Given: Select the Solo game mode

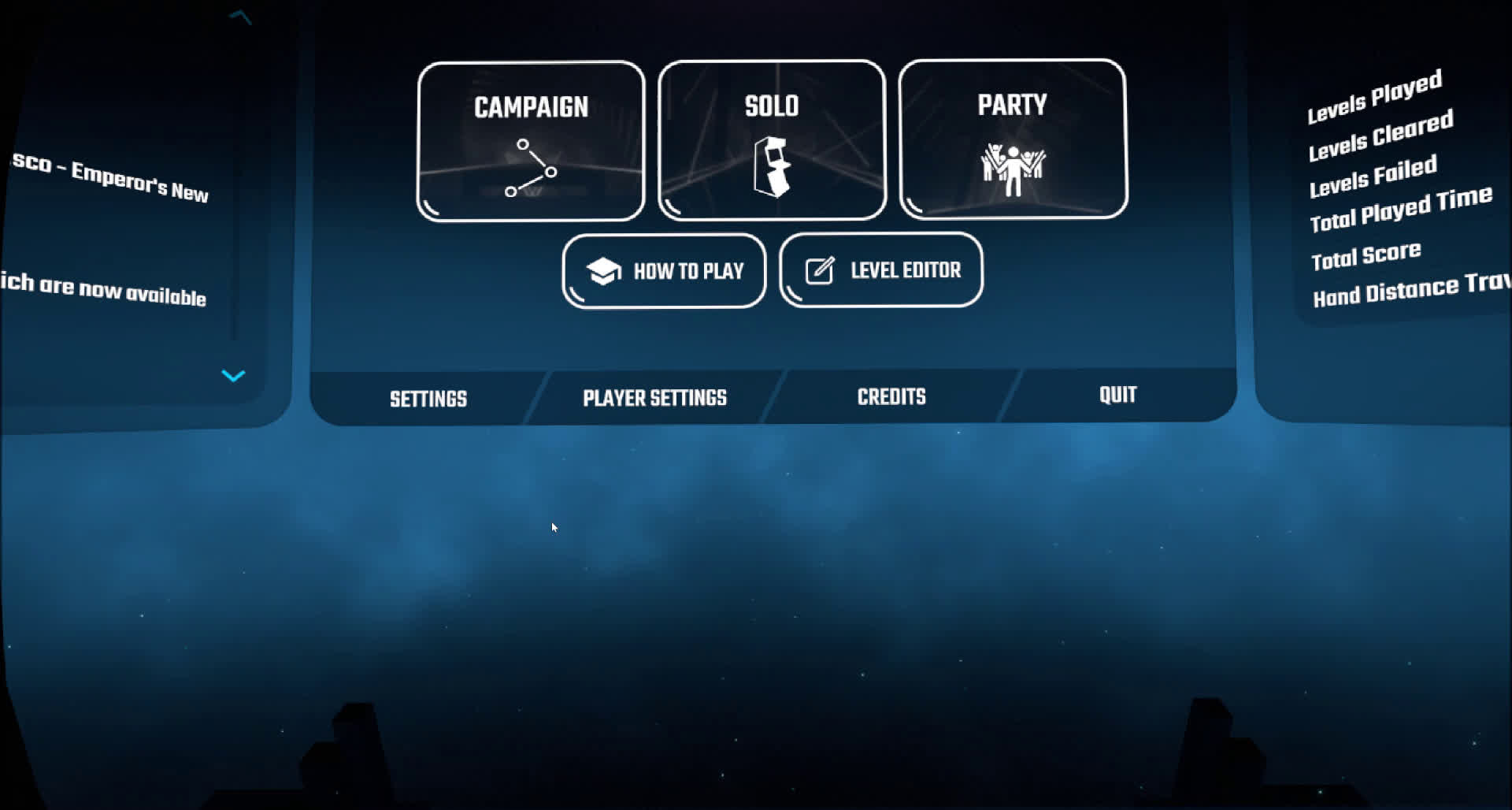Looking at the screenshot, I should point(772,140).
